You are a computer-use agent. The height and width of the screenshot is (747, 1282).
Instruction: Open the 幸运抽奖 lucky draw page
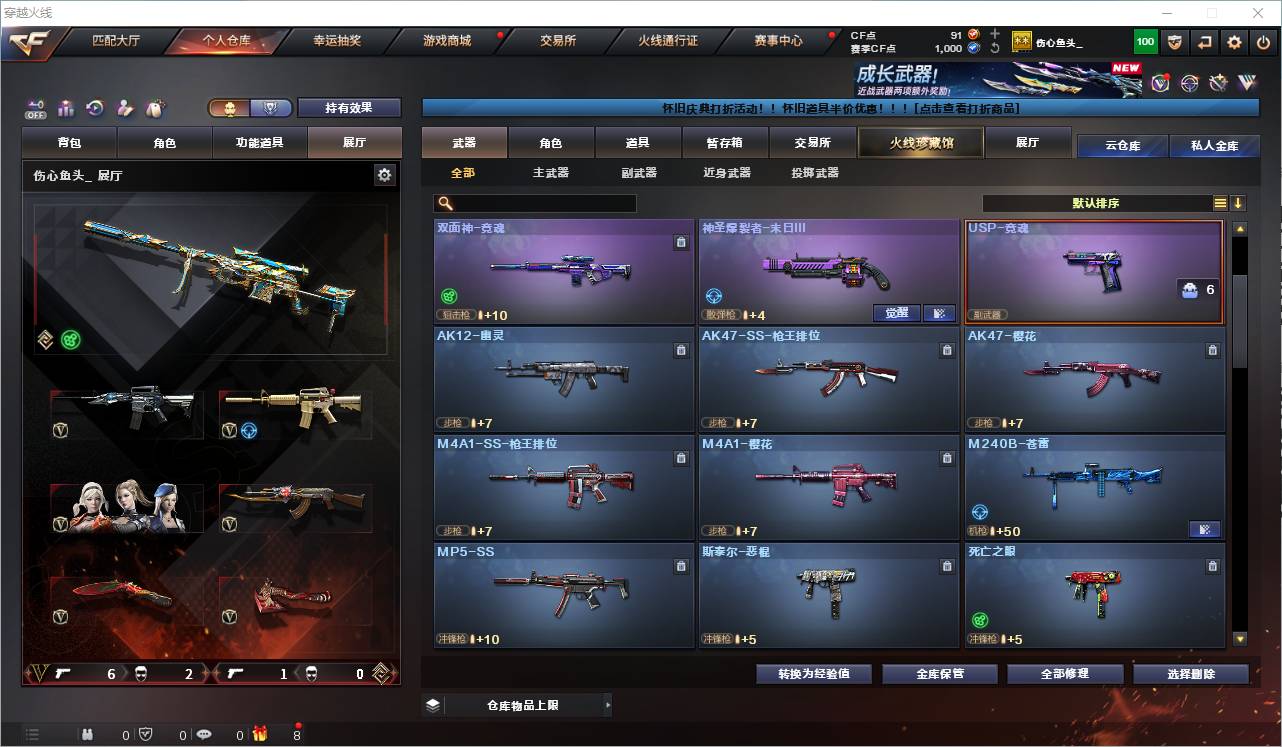pyautogui.click(x=337, y=41)
